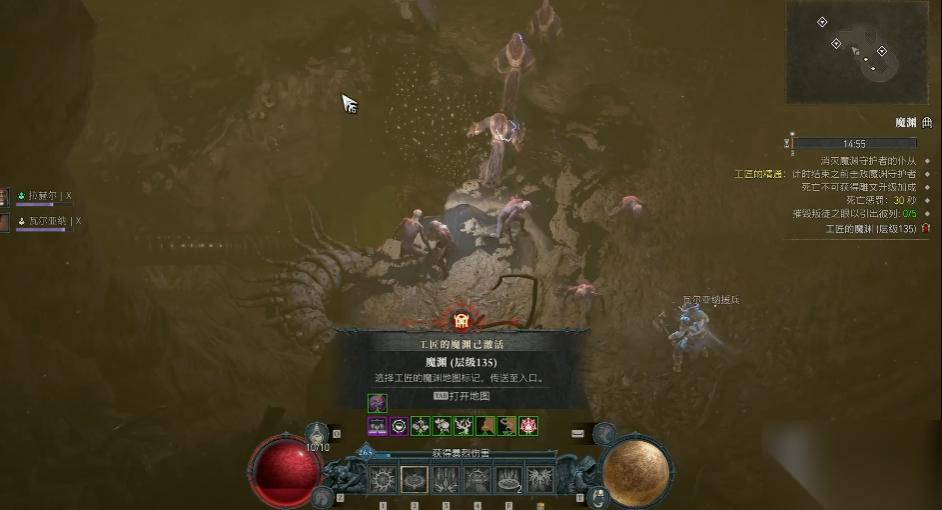Open the 工匠的魔渊 (层级135) quest tracker entry
Viewport: 942px width, 510px height.
tap(871, 229)
